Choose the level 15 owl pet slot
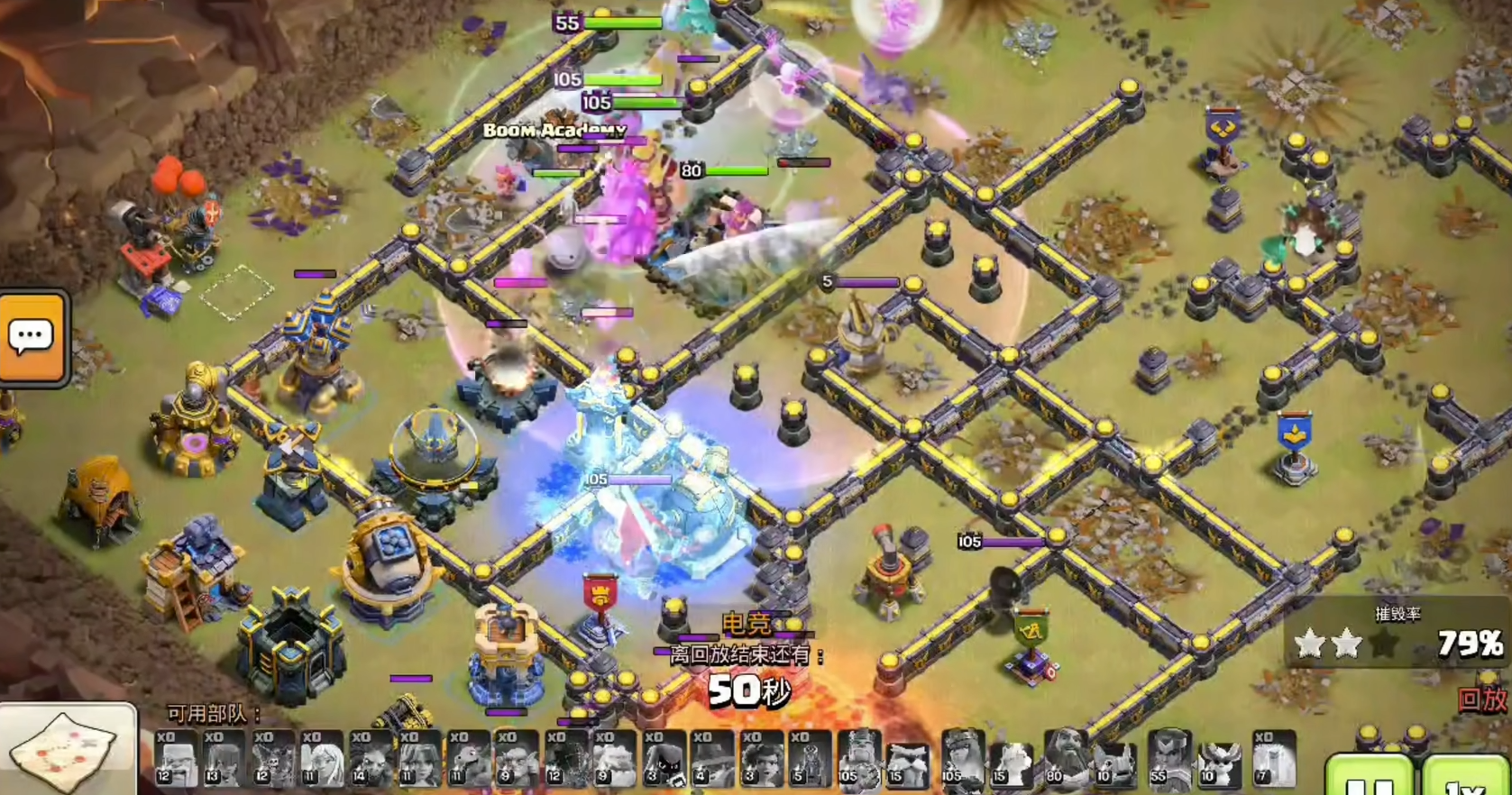Viewport: 1512px width, 795px height. pos(908,763)
